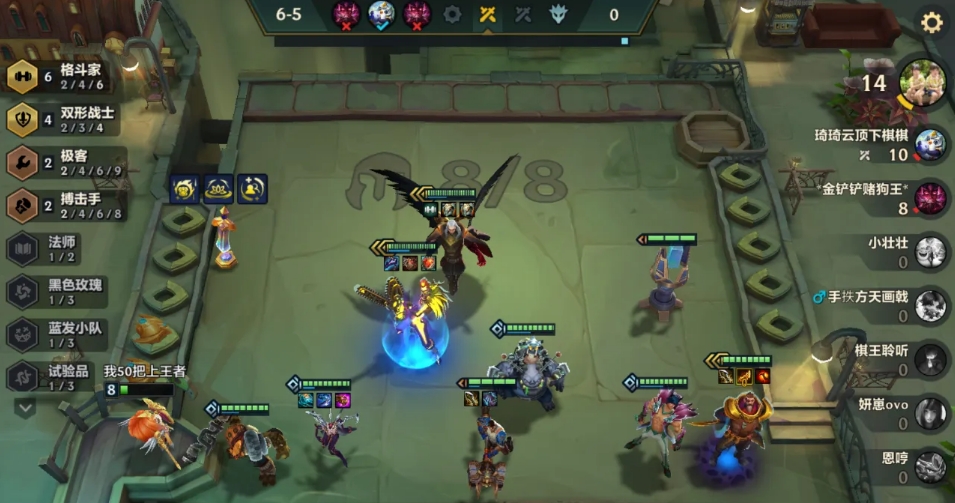This screenshot has height=503, width=955.
Task: Select player 棋王聆听 in the list
Action: click(x=930, y=358)
